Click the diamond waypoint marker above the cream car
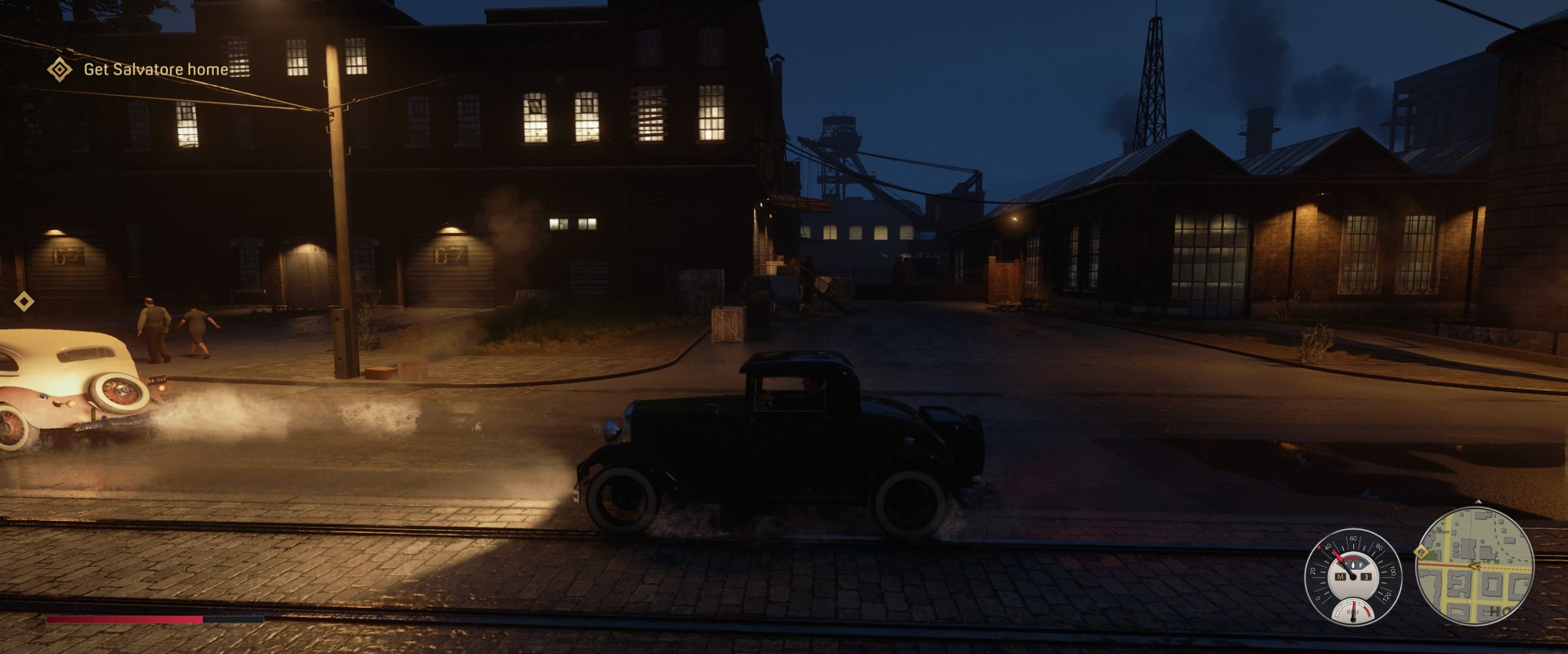This screenshot has height=654, width=1568. coord(24,301)
